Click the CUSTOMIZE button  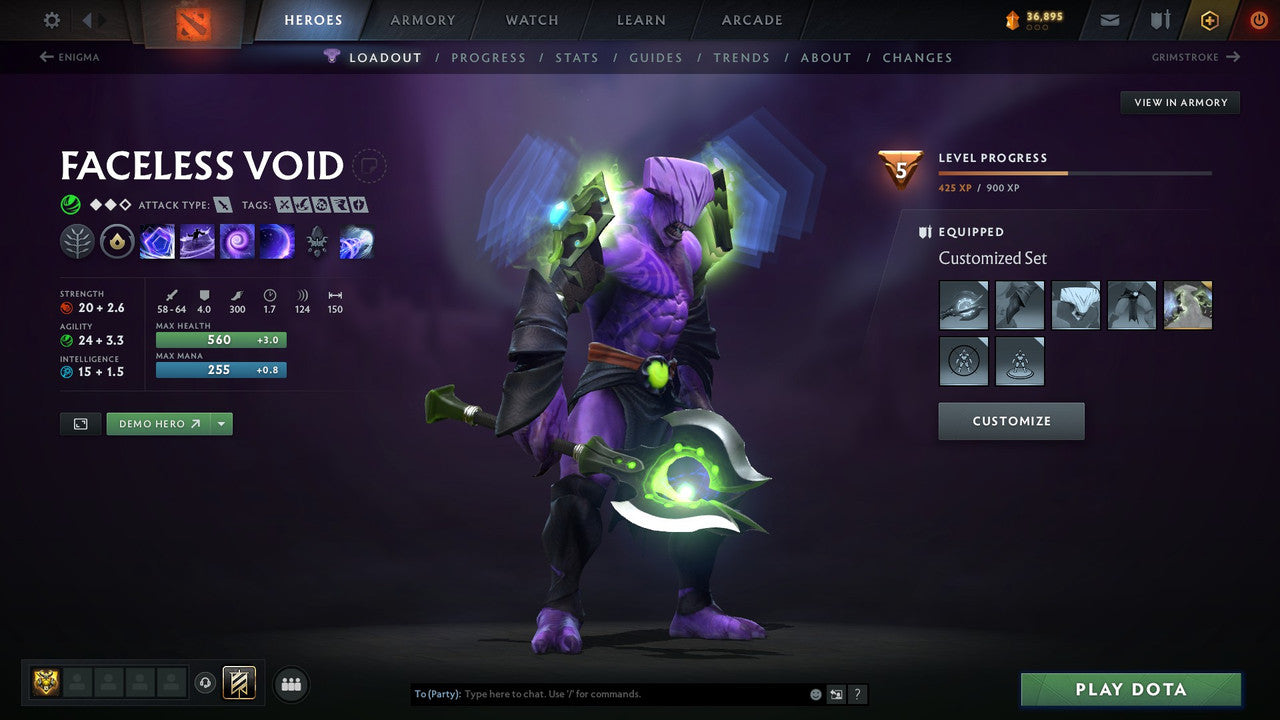pos(1010,421)
